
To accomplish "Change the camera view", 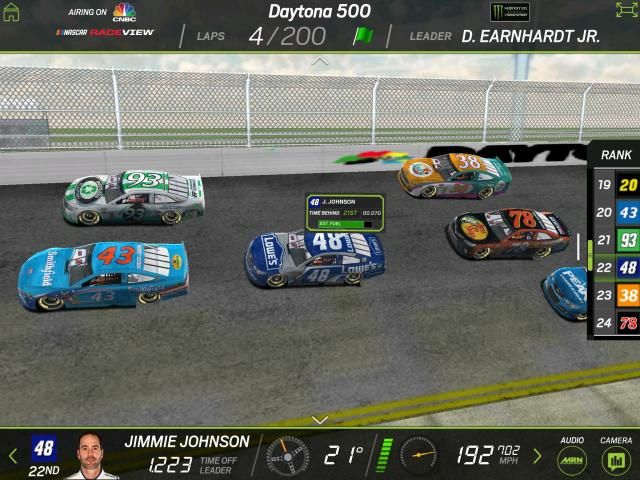I will [x=615, y=460].
